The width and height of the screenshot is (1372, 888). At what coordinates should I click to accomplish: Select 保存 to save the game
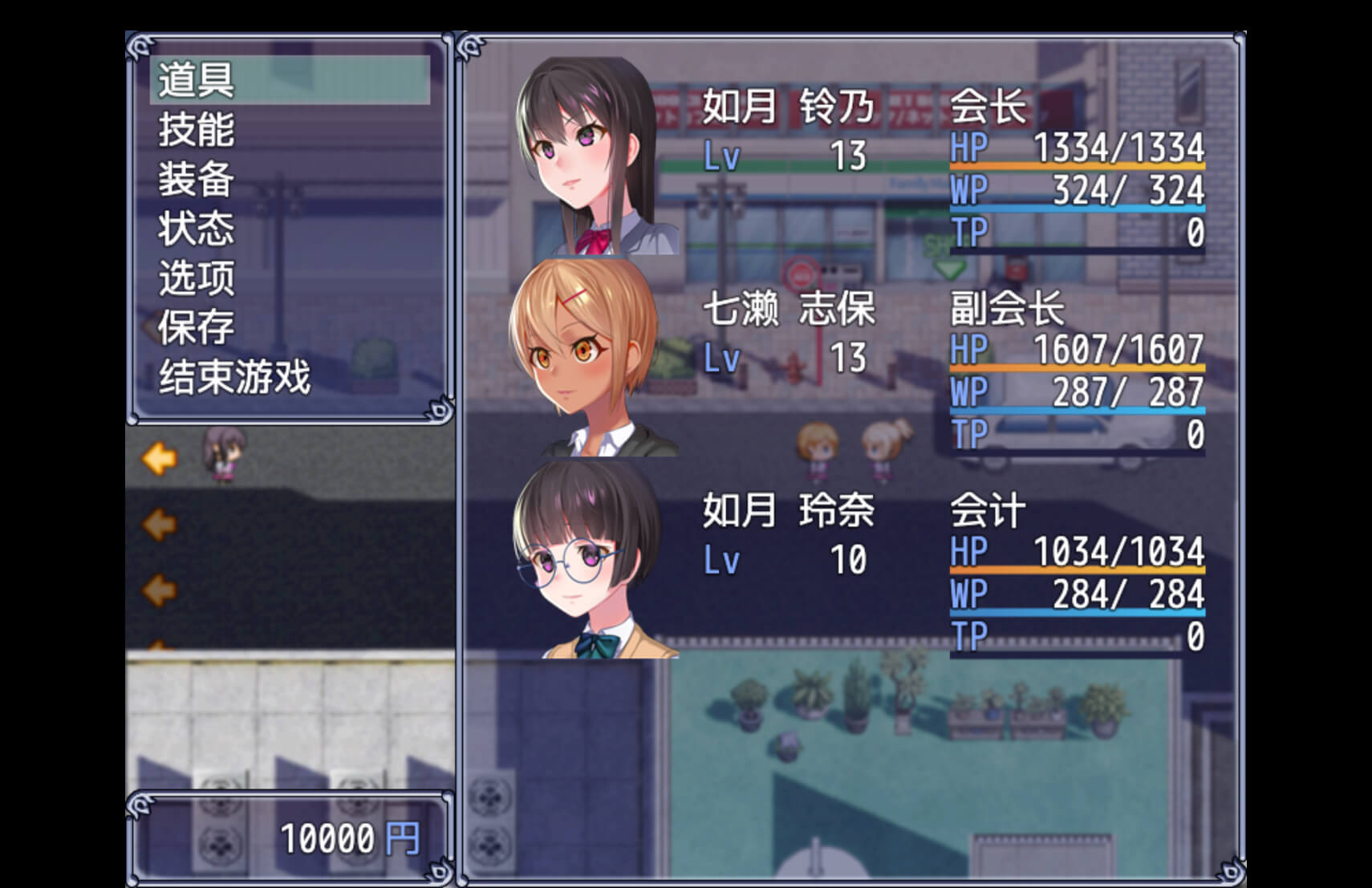[x=197, y=327]
